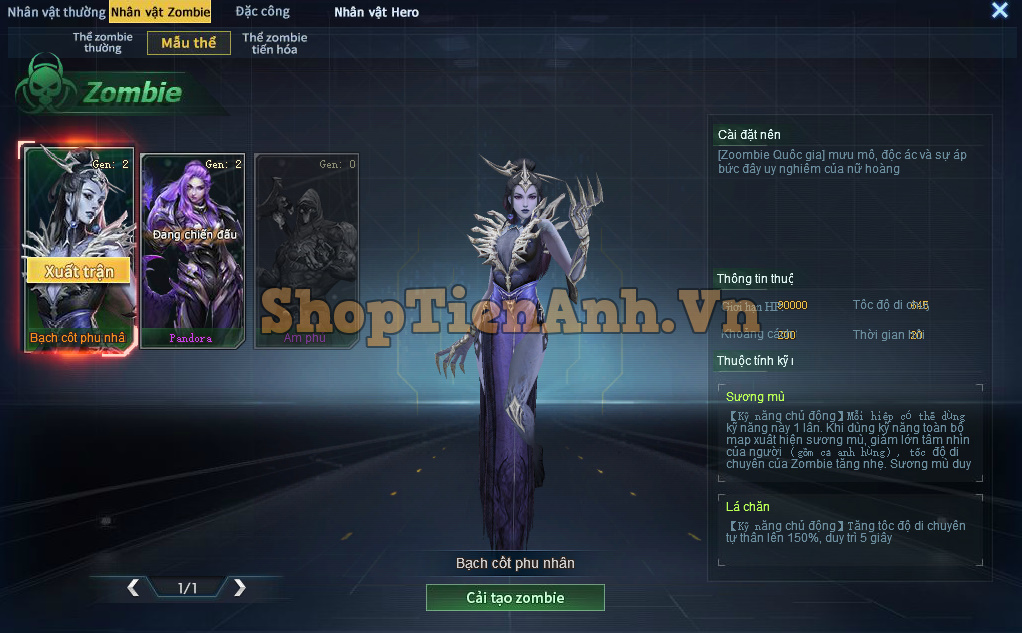Open the Đặc công tab
This screenshot has width=1022, height=633.
(263, 12)
